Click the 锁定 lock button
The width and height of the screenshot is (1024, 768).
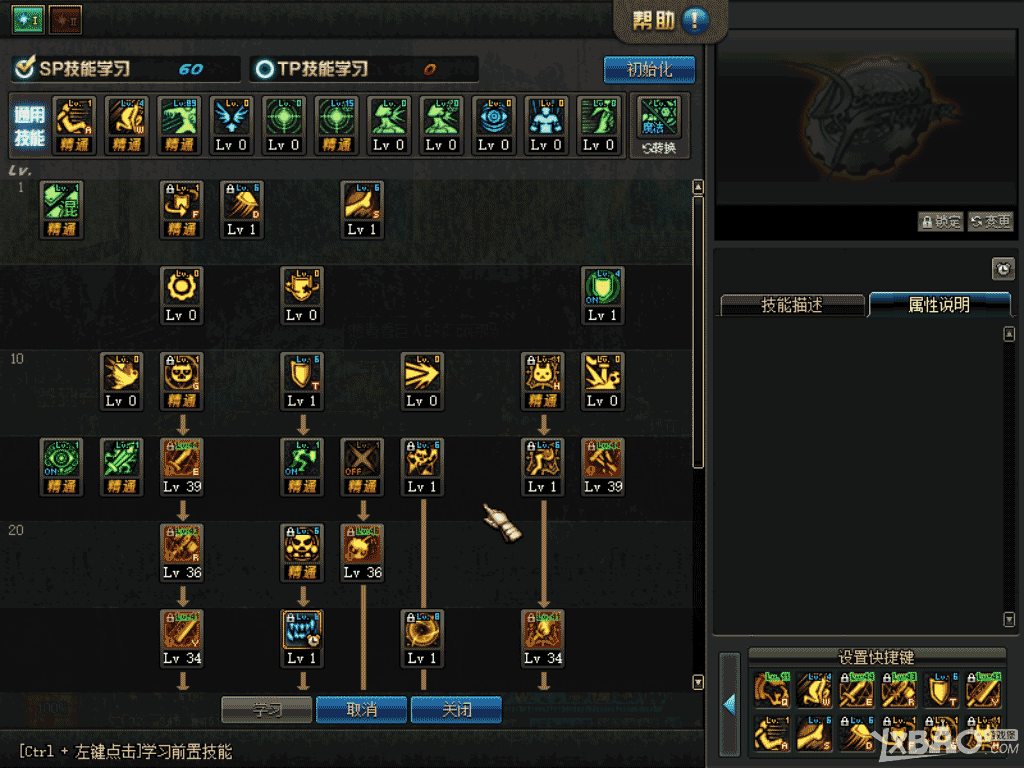coord(940,222)
